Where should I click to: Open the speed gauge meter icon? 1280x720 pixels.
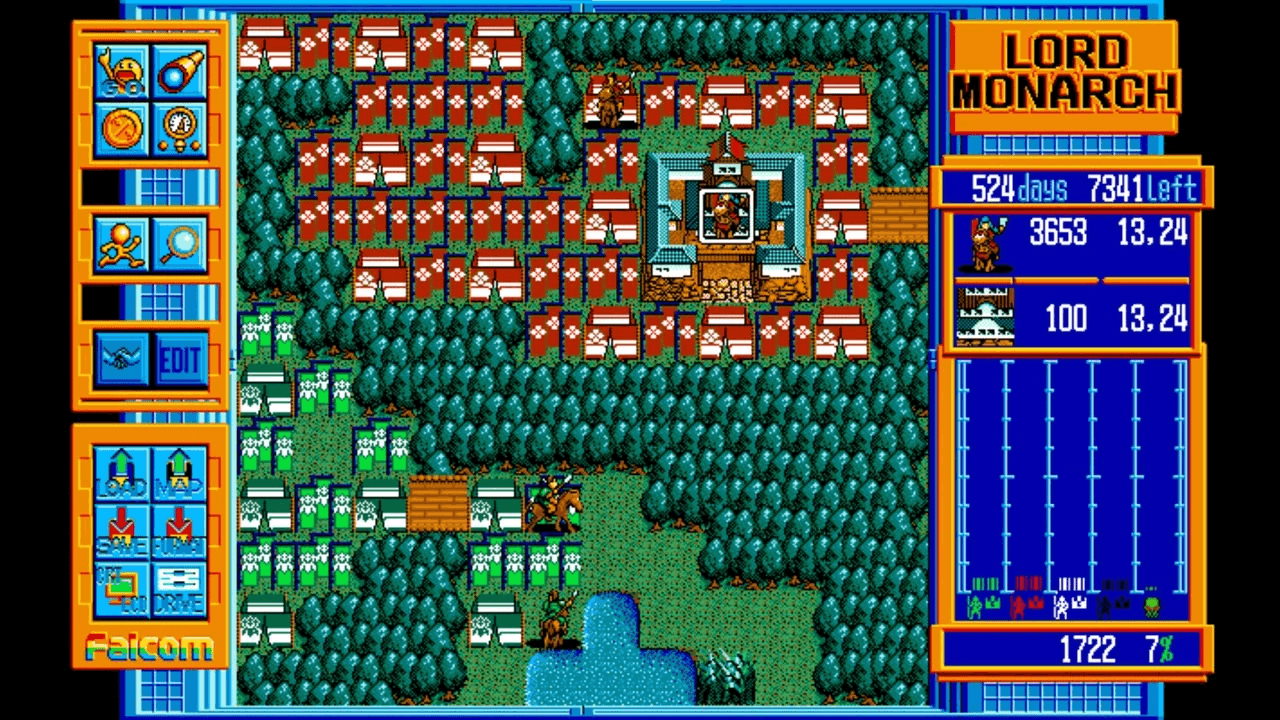180,128
